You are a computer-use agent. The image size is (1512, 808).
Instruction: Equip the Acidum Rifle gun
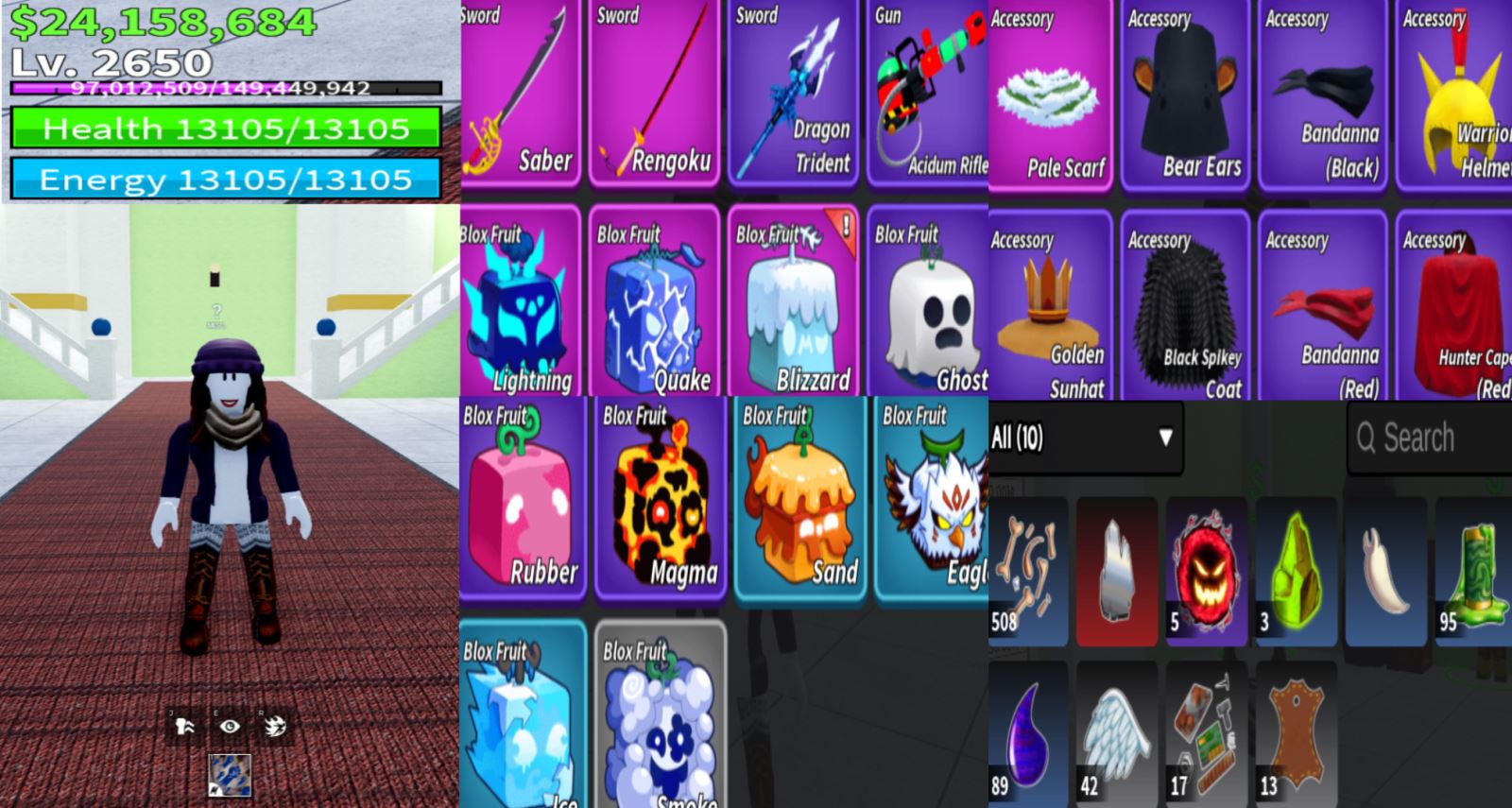(x=928, y=95)
